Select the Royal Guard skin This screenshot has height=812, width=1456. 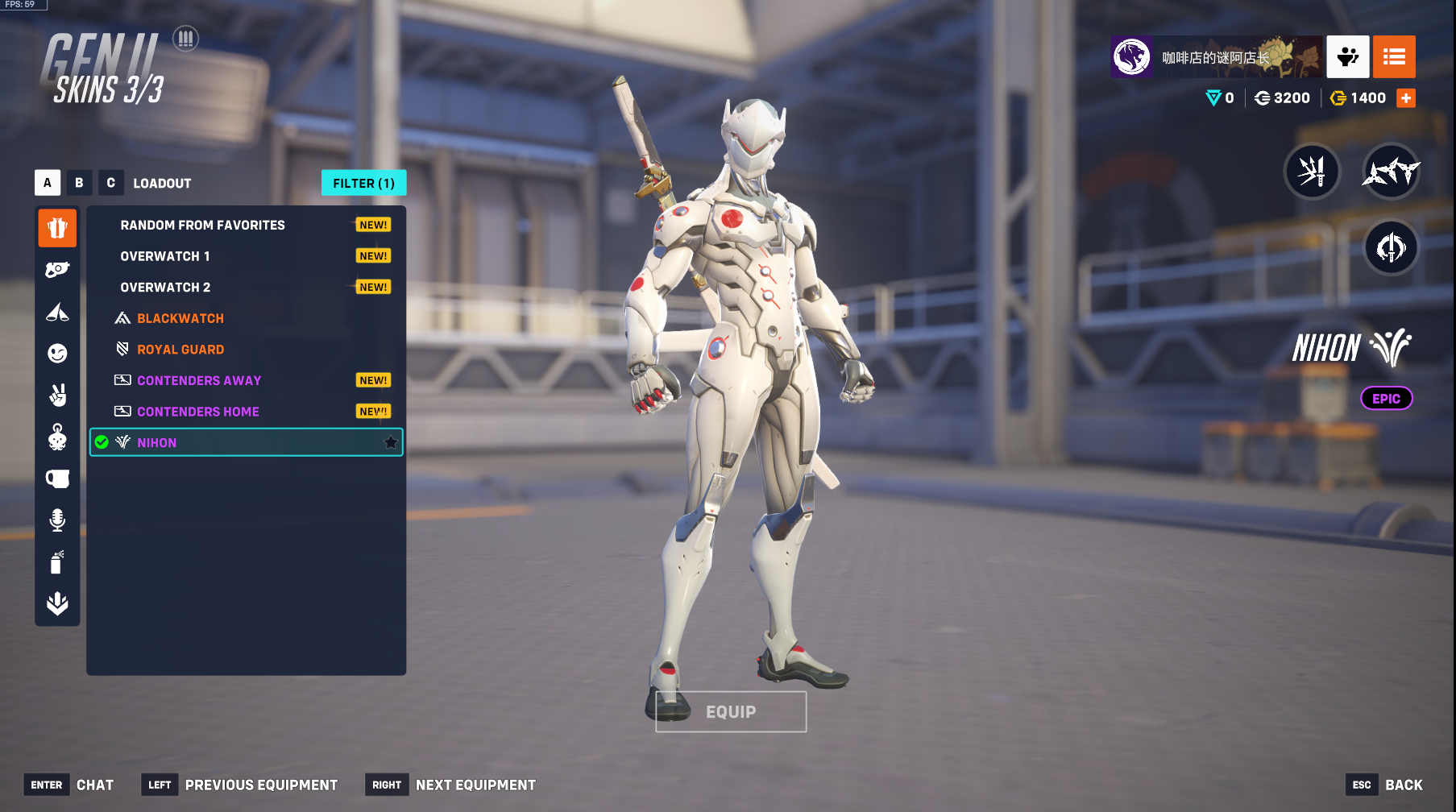point(180,350)
